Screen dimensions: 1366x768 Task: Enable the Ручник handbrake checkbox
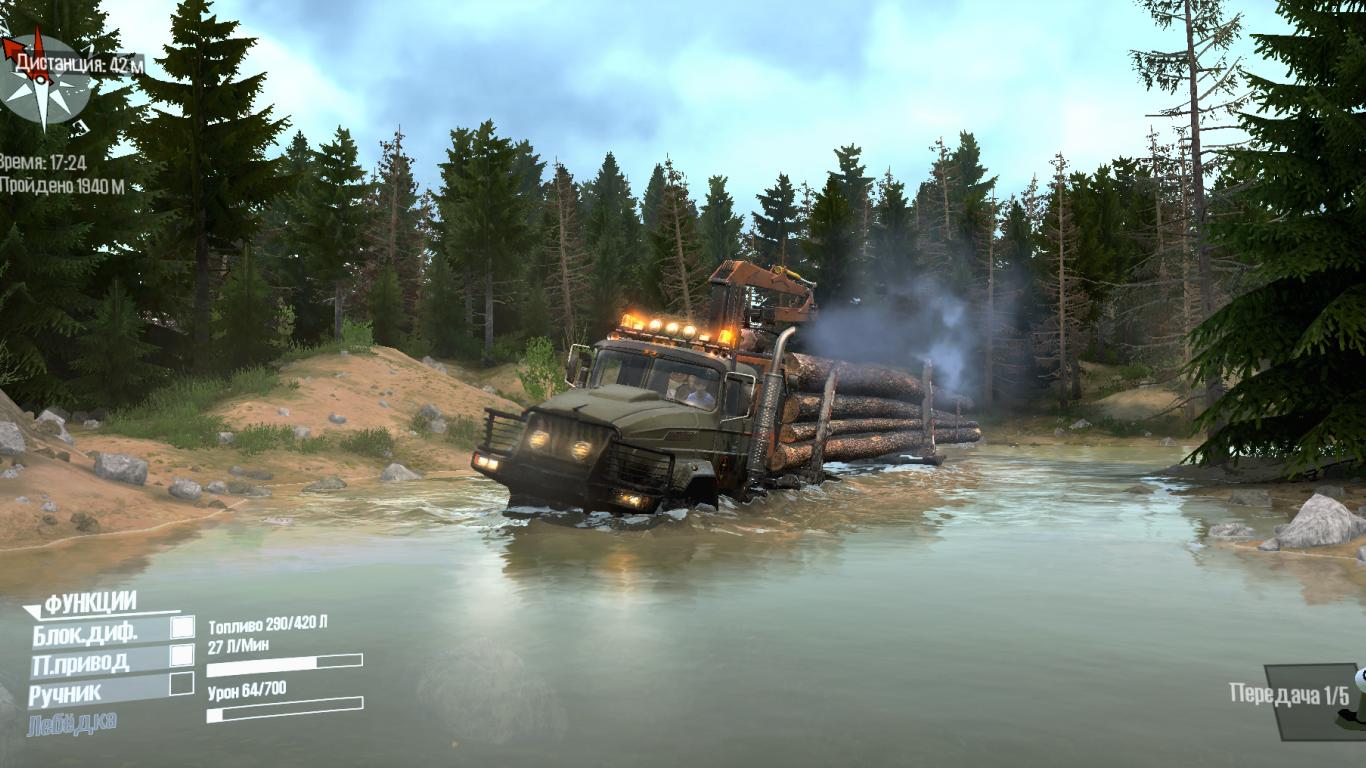coord(182,684)
